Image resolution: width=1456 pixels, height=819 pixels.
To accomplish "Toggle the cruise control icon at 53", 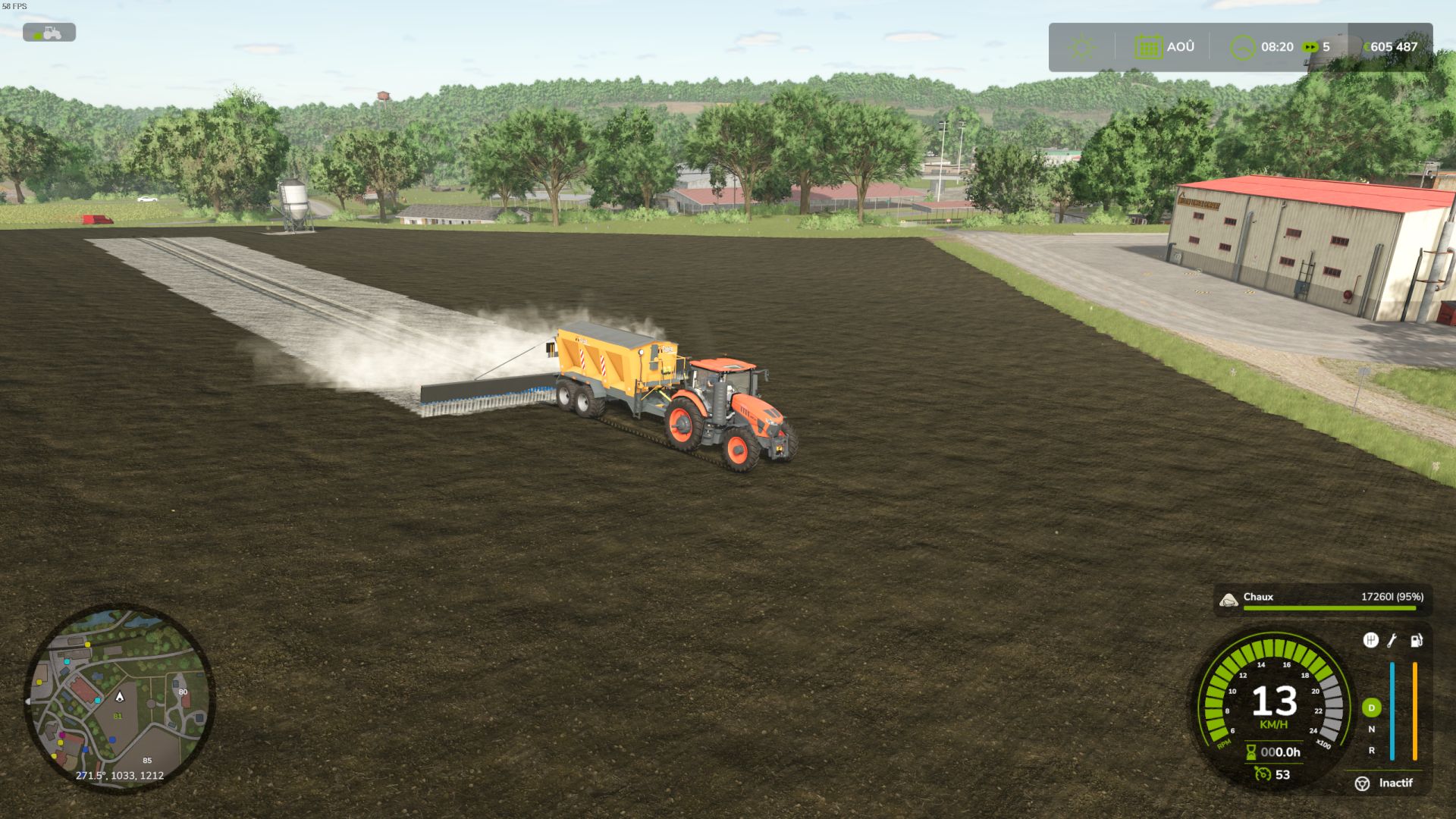I will [1263, 773].
